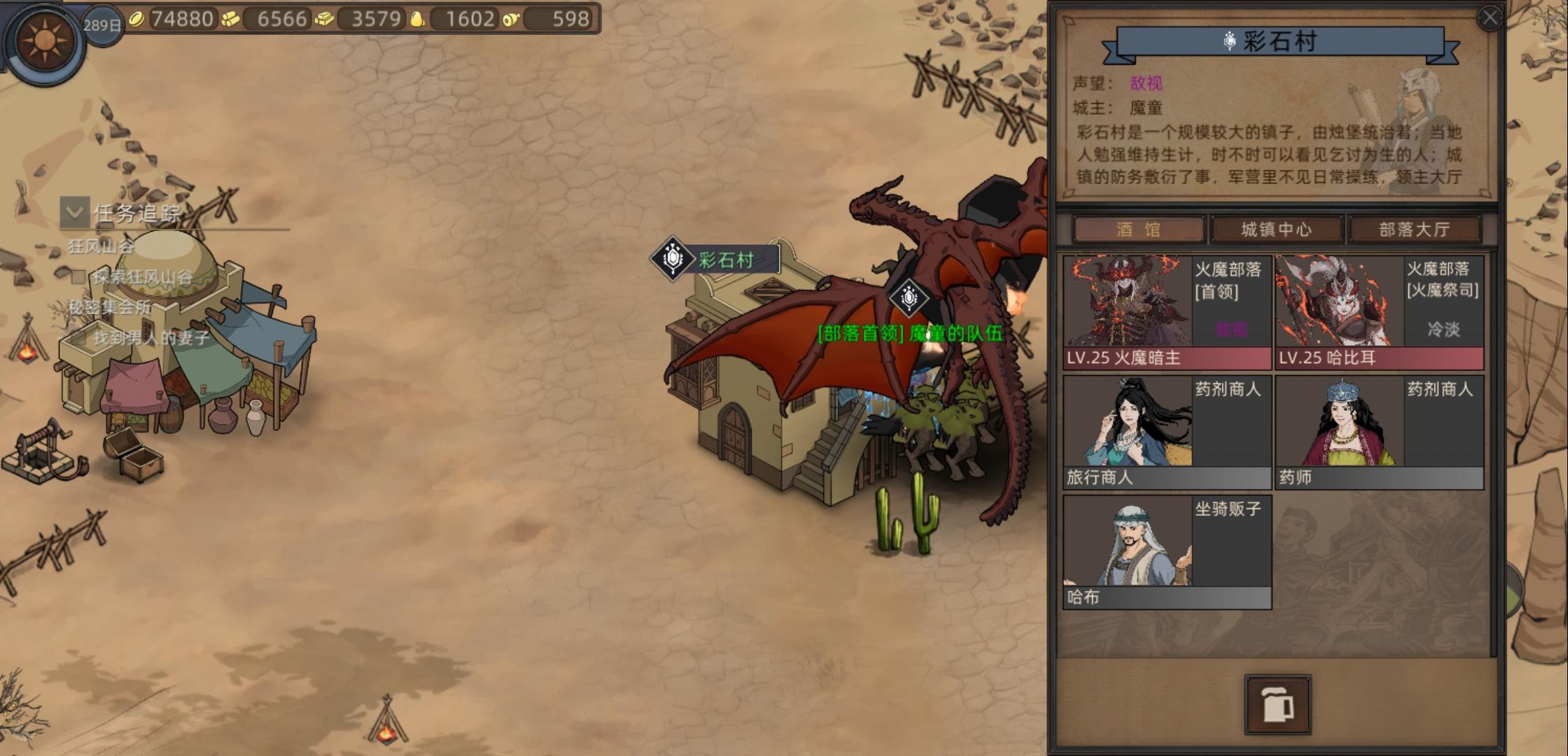This screenshot has height=756, width=1568.
Task: Switch to the 酒馆 tab
Action: click(x=1138, y=230)
